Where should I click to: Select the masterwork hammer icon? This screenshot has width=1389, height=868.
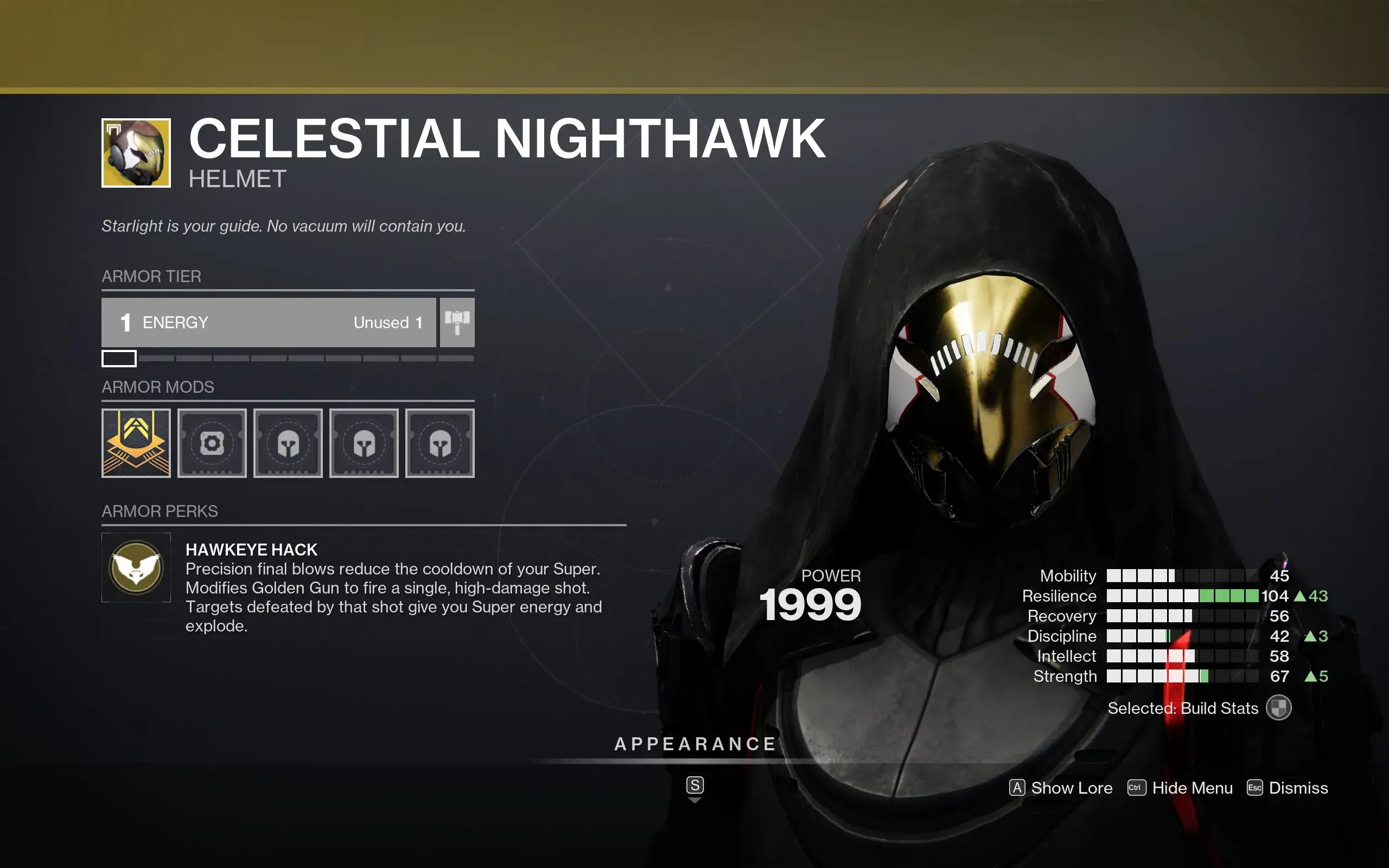click(456, 323)
